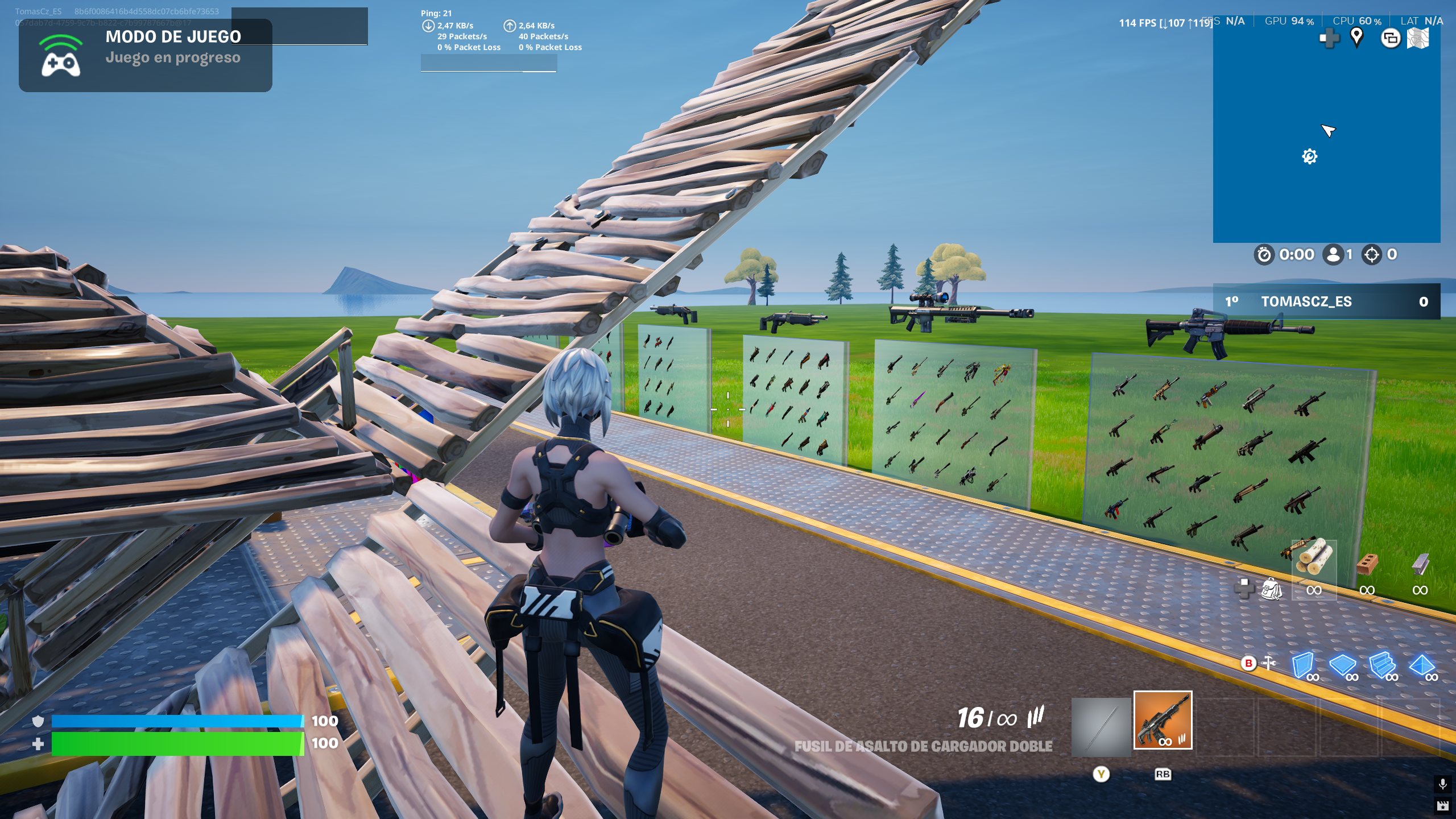Select the pickaxe hotbar slot
This screenshot has width=1456, height=819.
pos(1101,727)
